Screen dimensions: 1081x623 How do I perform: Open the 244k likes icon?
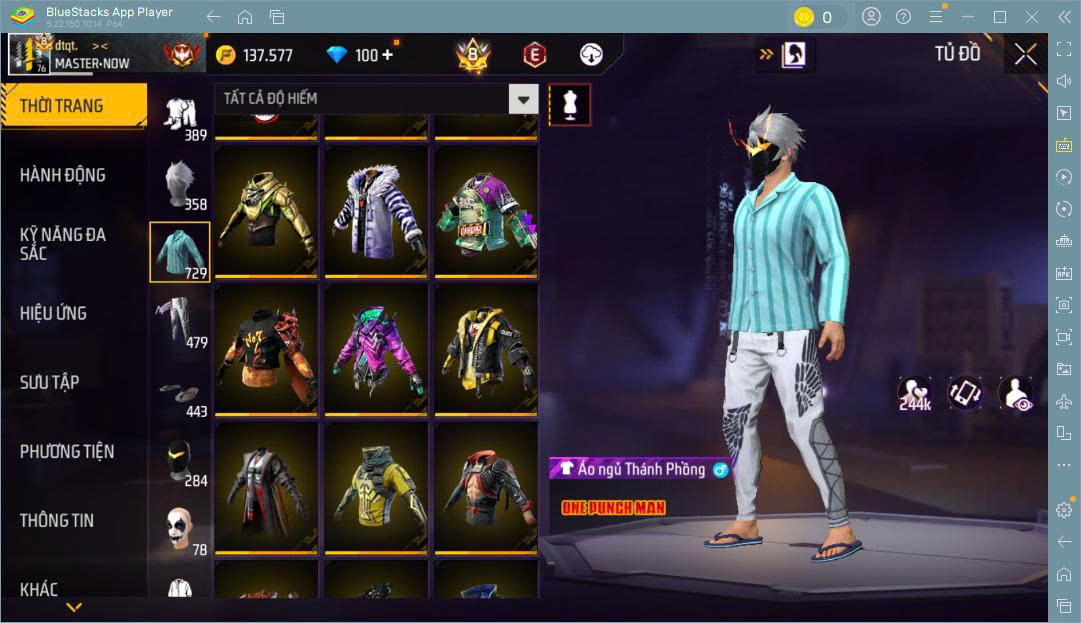pyautogui.click(x=914, y=394)
